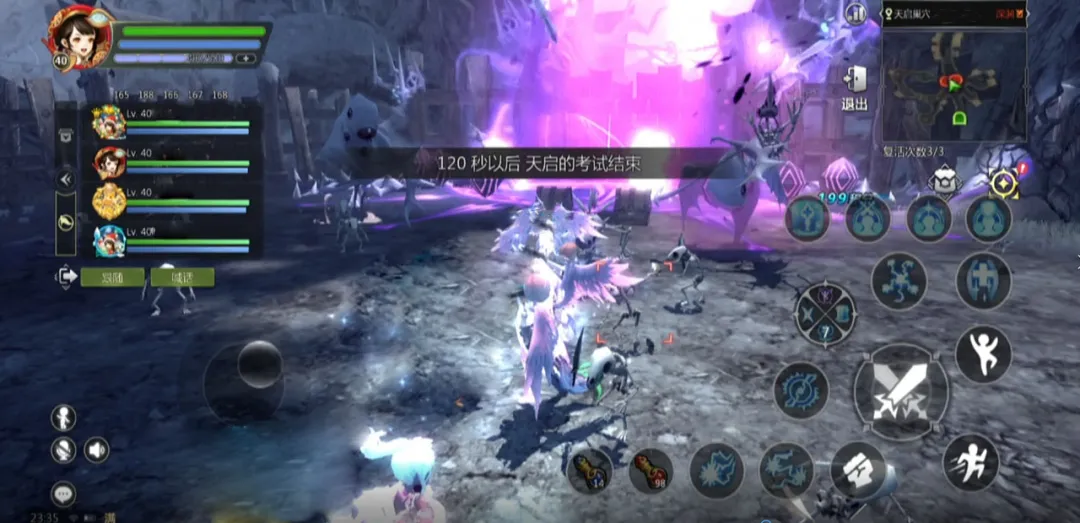Activate the sprint dash button
This screenshot has height=523, width=1080.
coord(970,462)
